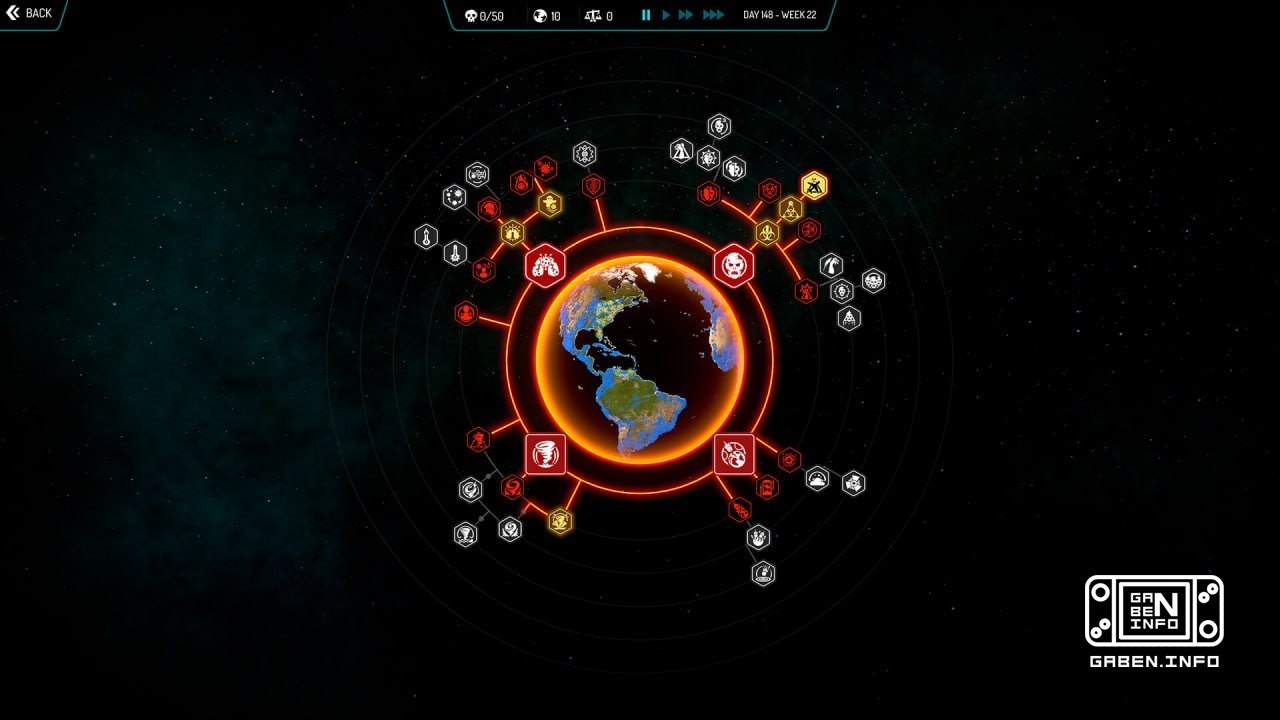The width and height of the screenshot is (1280, 720).
Task: Select the white snowflake cluster hexagon on the left
Action: click(455, 198)
